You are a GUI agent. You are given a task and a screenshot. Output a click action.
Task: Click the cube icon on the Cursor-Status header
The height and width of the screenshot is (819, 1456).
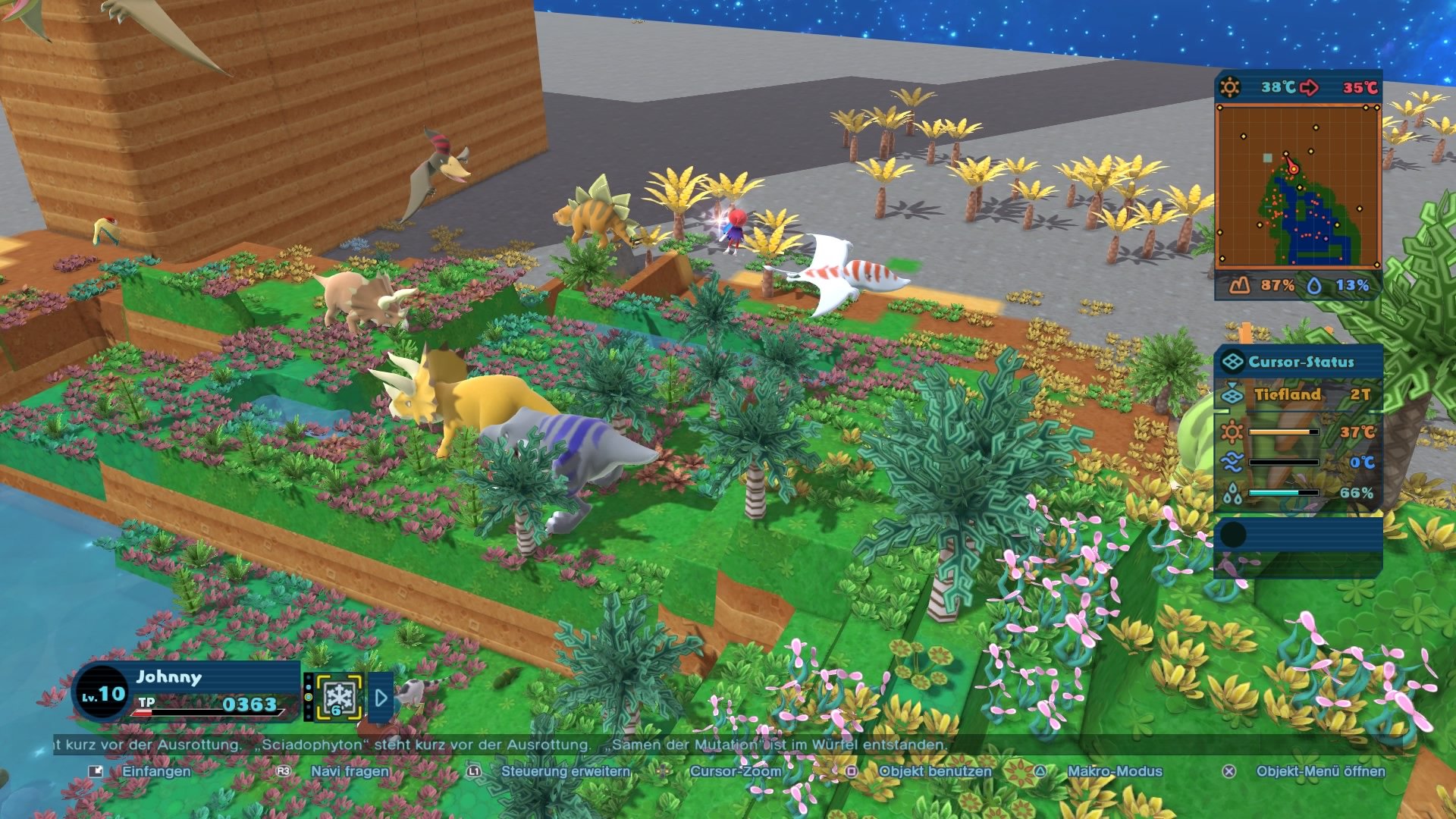1232,361
